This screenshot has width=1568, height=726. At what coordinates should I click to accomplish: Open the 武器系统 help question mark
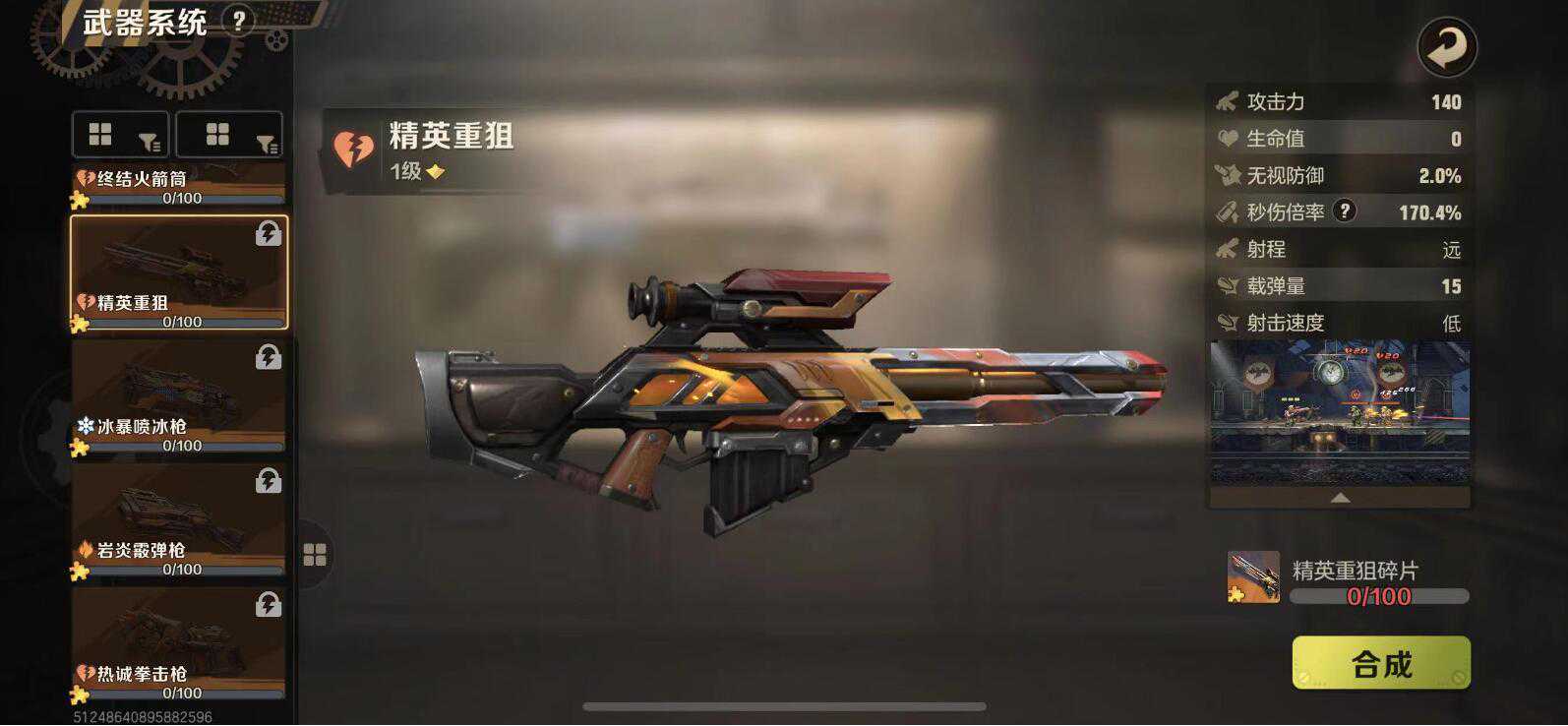click(238, 21)
